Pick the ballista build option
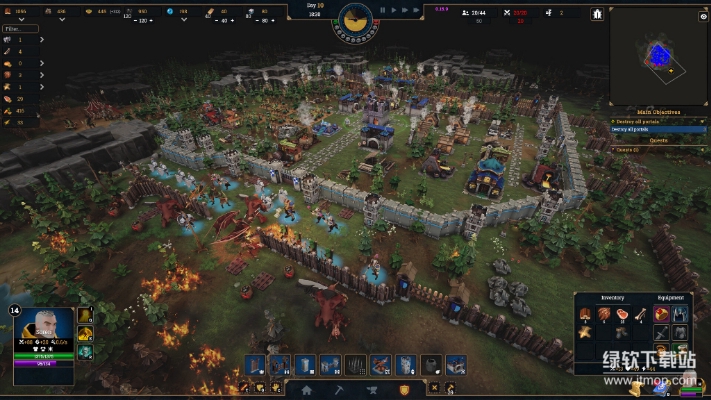 click(381, 365)
